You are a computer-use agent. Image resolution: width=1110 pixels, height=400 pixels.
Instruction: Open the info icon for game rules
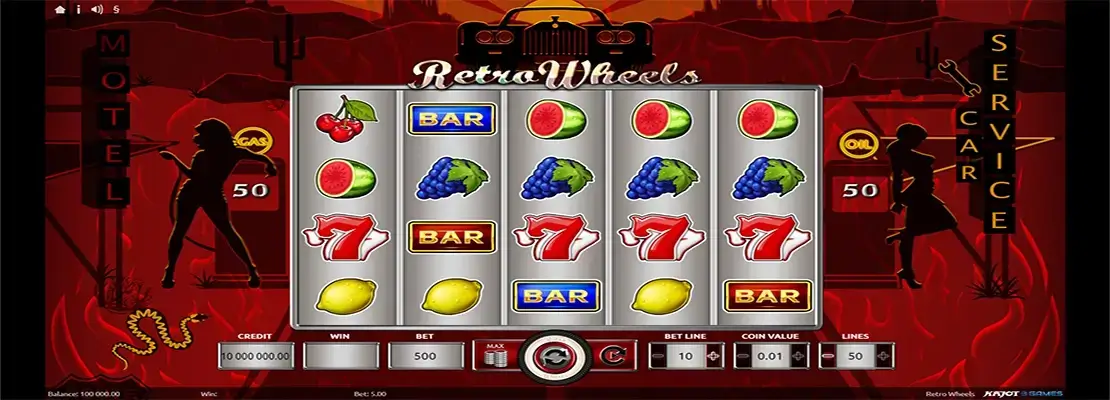coord(77,10)
